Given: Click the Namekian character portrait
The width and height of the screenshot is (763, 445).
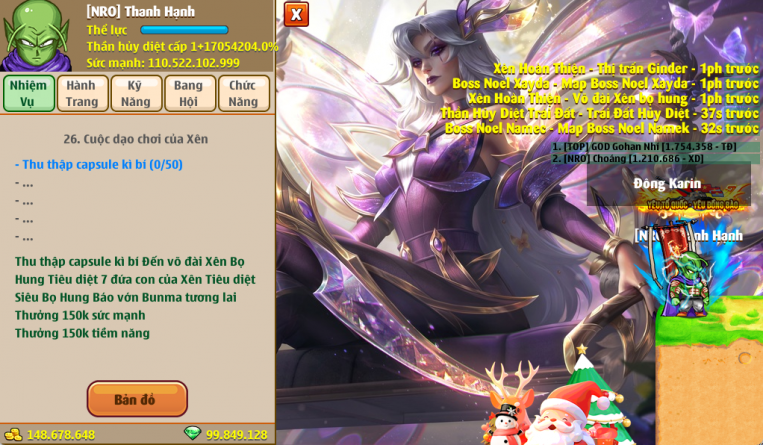Looking at the screenshot, I should click(36, 35).
